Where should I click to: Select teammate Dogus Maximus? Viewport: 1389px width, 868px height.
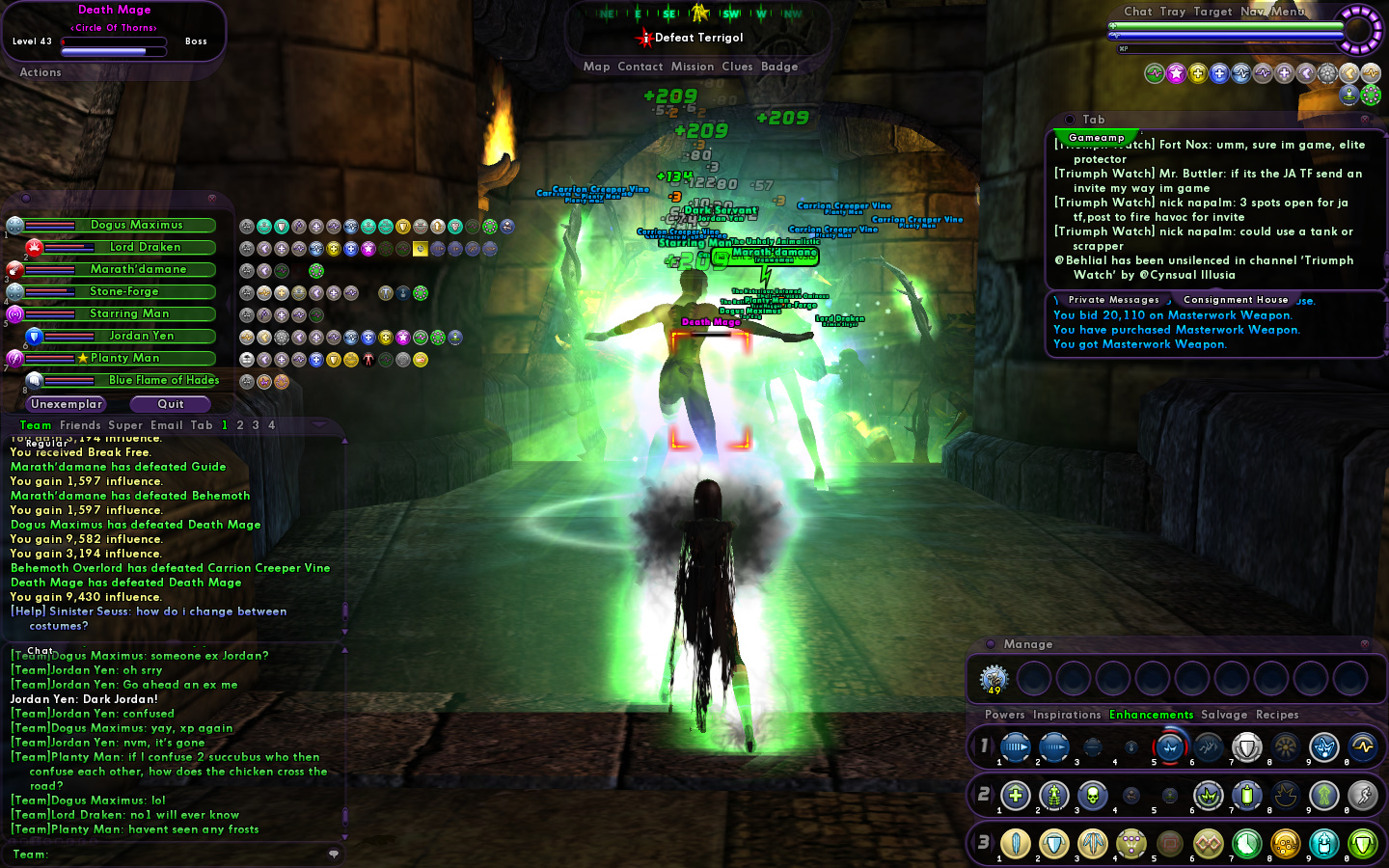pyautogui.click(x=136, y=225)
